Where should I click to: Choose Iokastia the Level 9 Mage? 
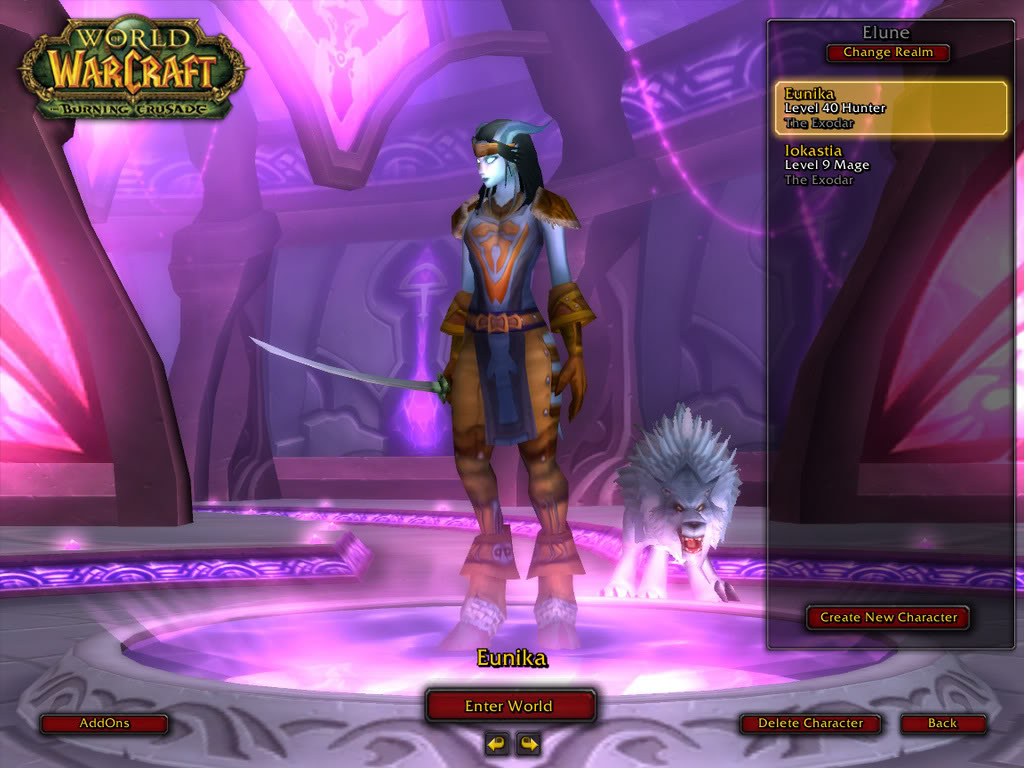pyautogui.click(x=890, y=165)
